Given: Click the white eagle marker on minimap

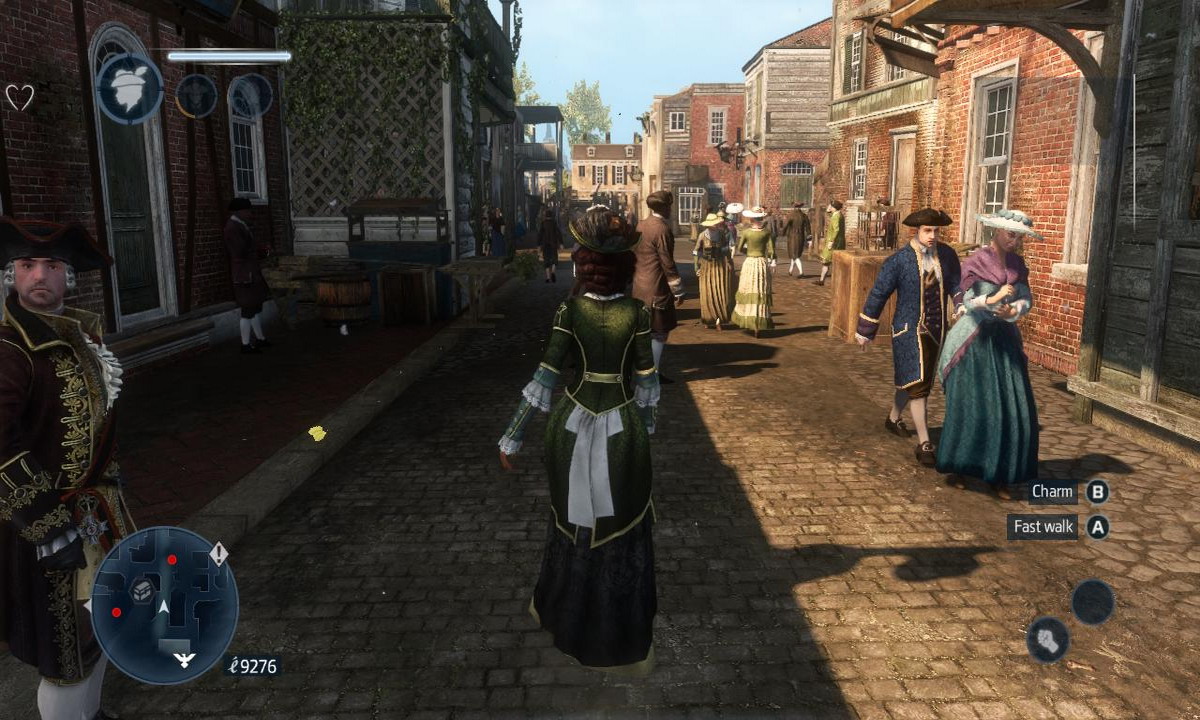Looking at the screenshot, I should [184, 660].
